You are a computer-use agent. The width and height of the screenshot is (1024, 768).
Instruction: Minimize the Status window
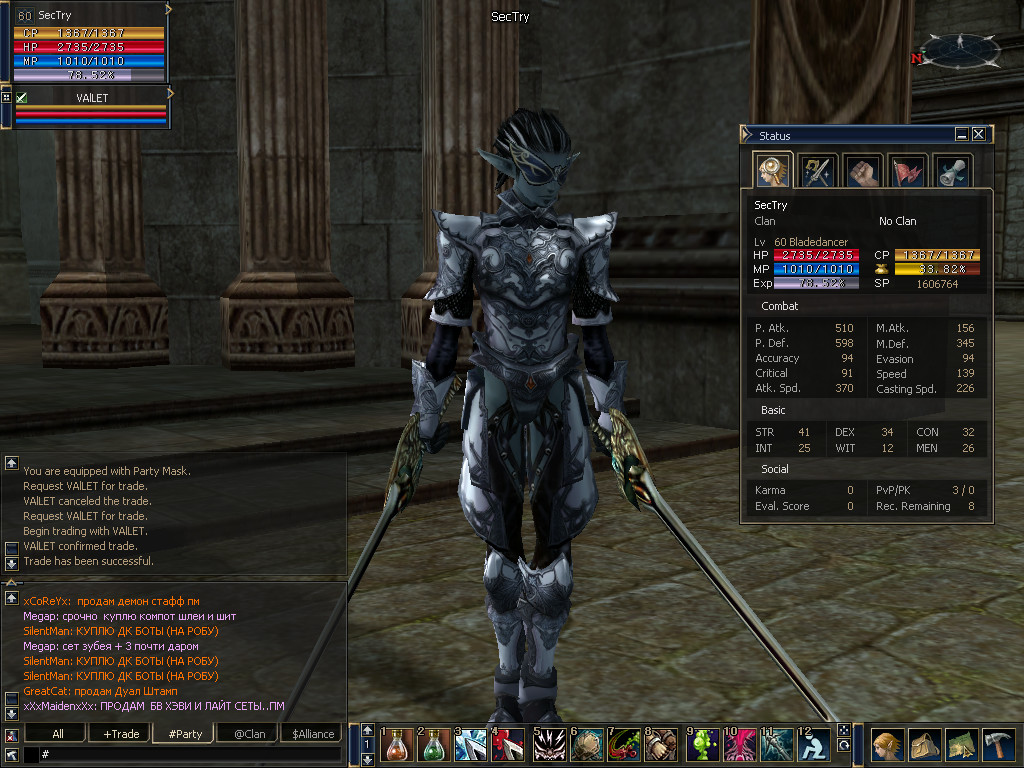tap(962, 134)
